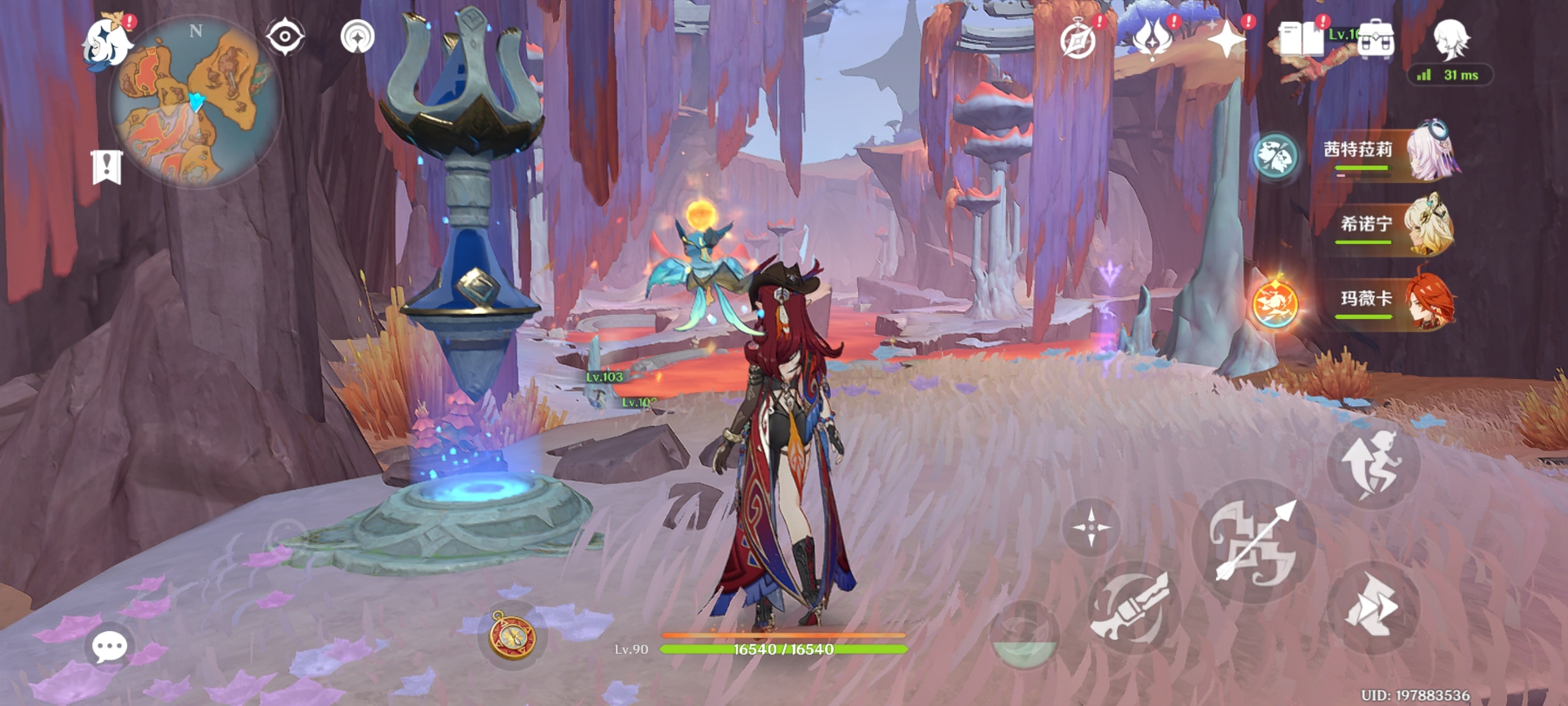The width and height of the screenshot is (1568, 706).
Task: Activate elemental sight eye icon
Action: [284, 36]
